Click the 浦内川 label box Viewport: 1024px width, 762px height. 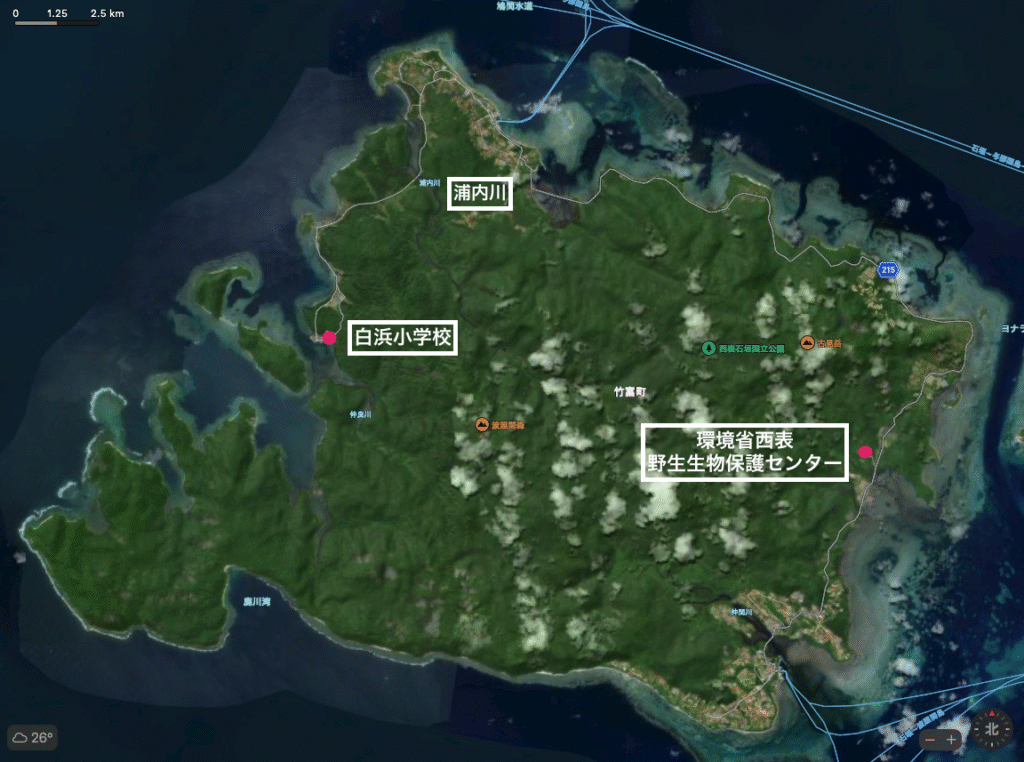[x=479, y=193]
